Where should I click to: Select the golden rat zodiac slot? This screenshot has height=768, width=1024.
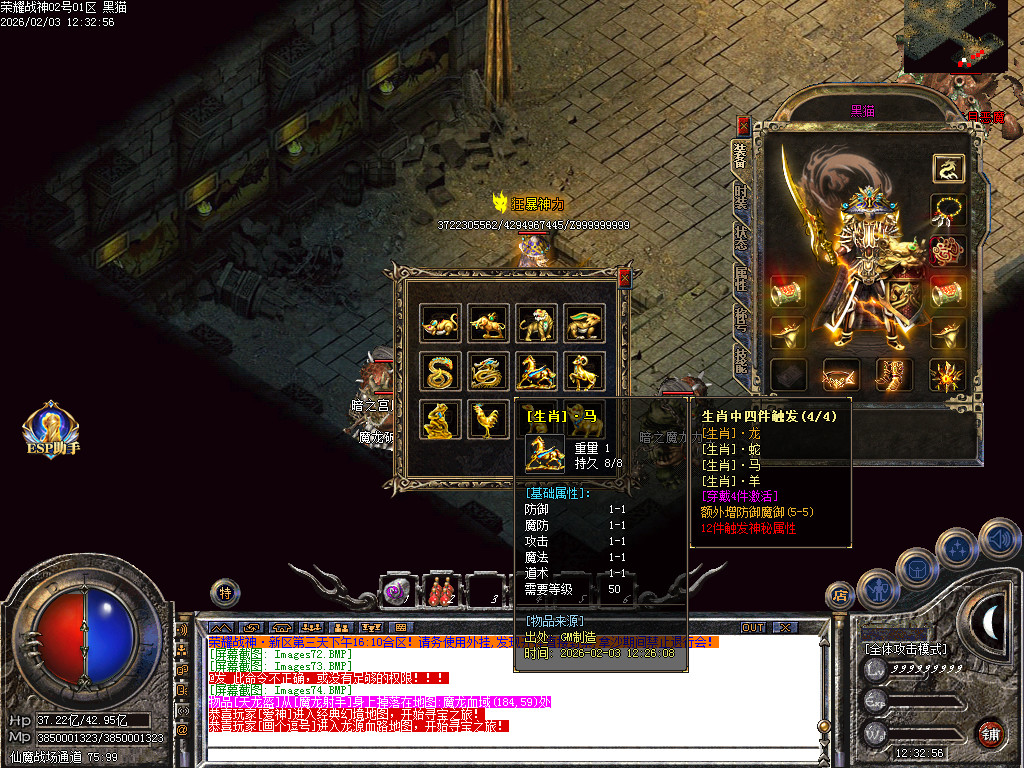(x=440, y=323)
